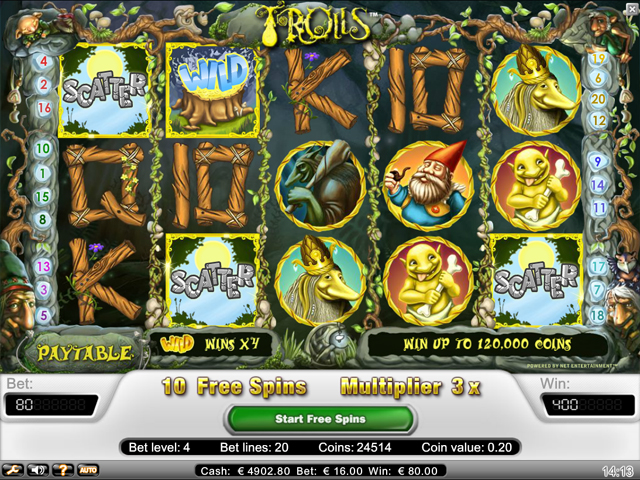Select bet line number 15
Viewport: 640px width, 480px height.
tap(43, 196)
